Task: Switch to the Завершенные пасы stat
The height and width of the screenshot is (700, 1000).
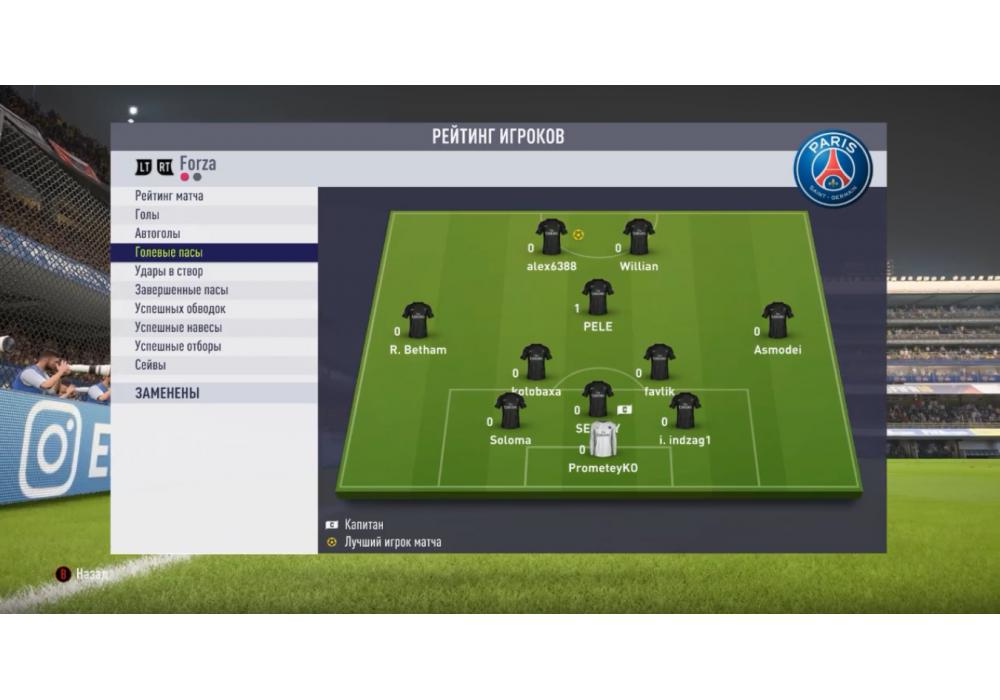Action: (214, 290)
